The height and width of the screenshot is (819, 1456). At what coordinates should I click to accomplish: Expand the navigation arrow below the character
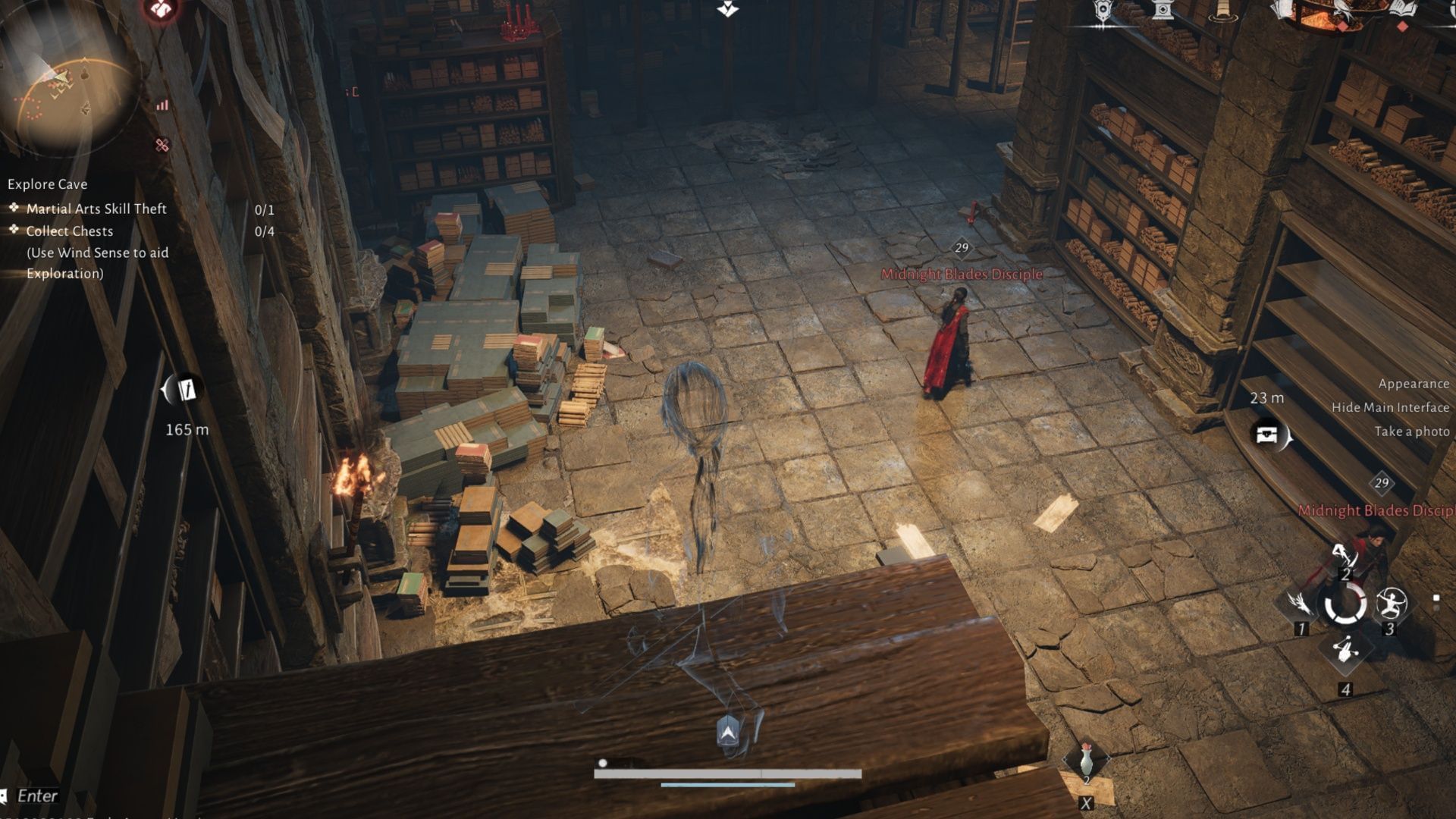tap(726, 733)
